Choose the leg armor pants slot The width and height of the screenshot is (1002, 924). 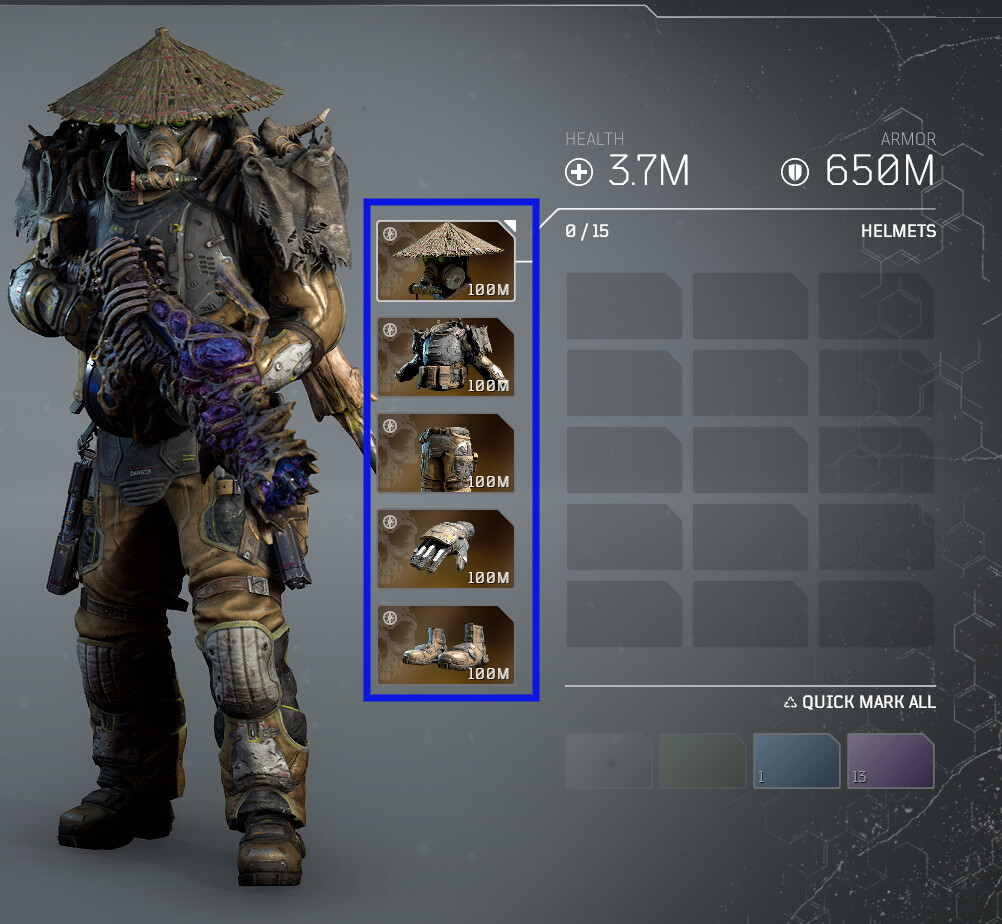point(445,453)
